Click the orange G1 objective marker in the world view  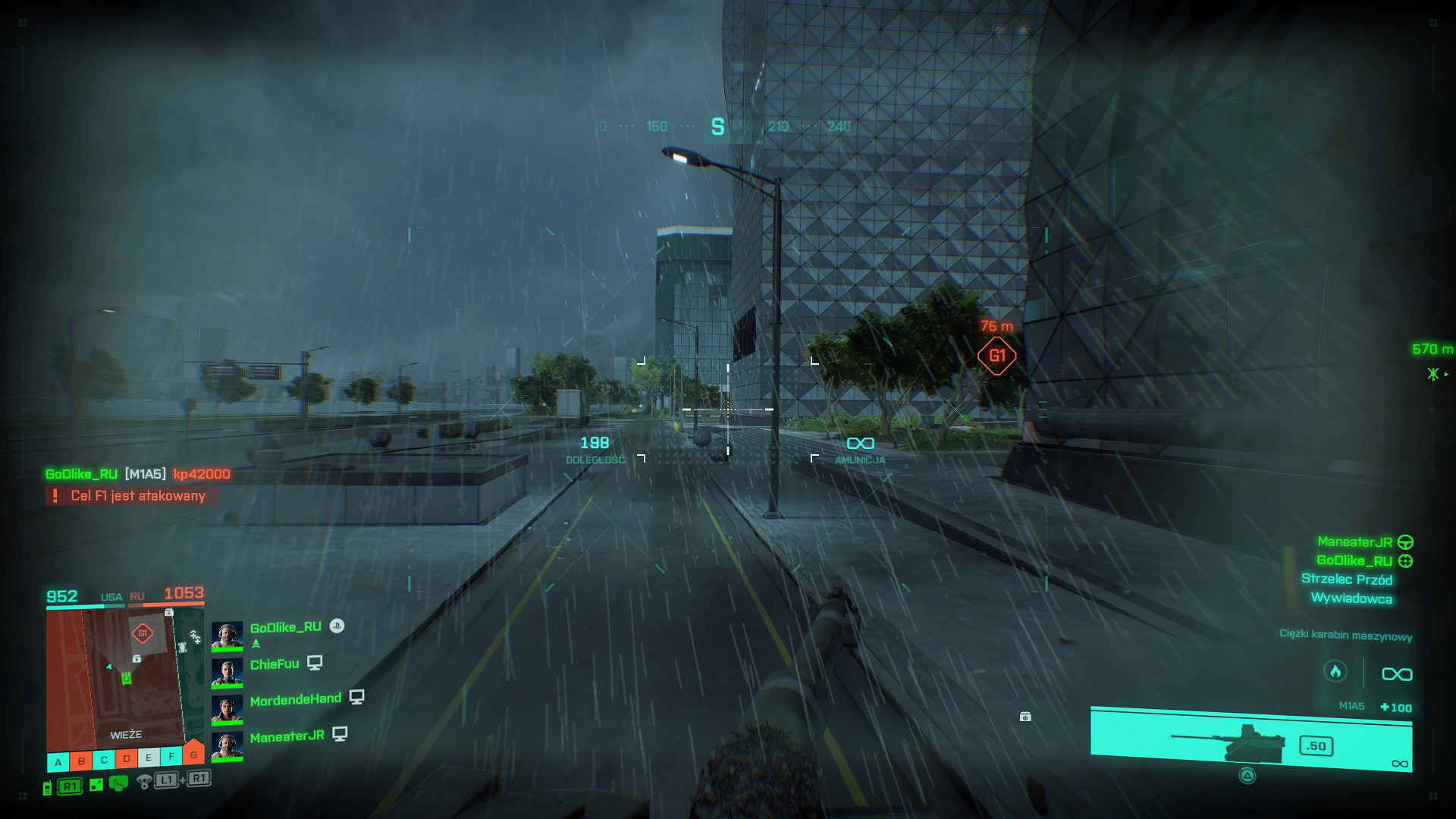click(x=996, y=356)
